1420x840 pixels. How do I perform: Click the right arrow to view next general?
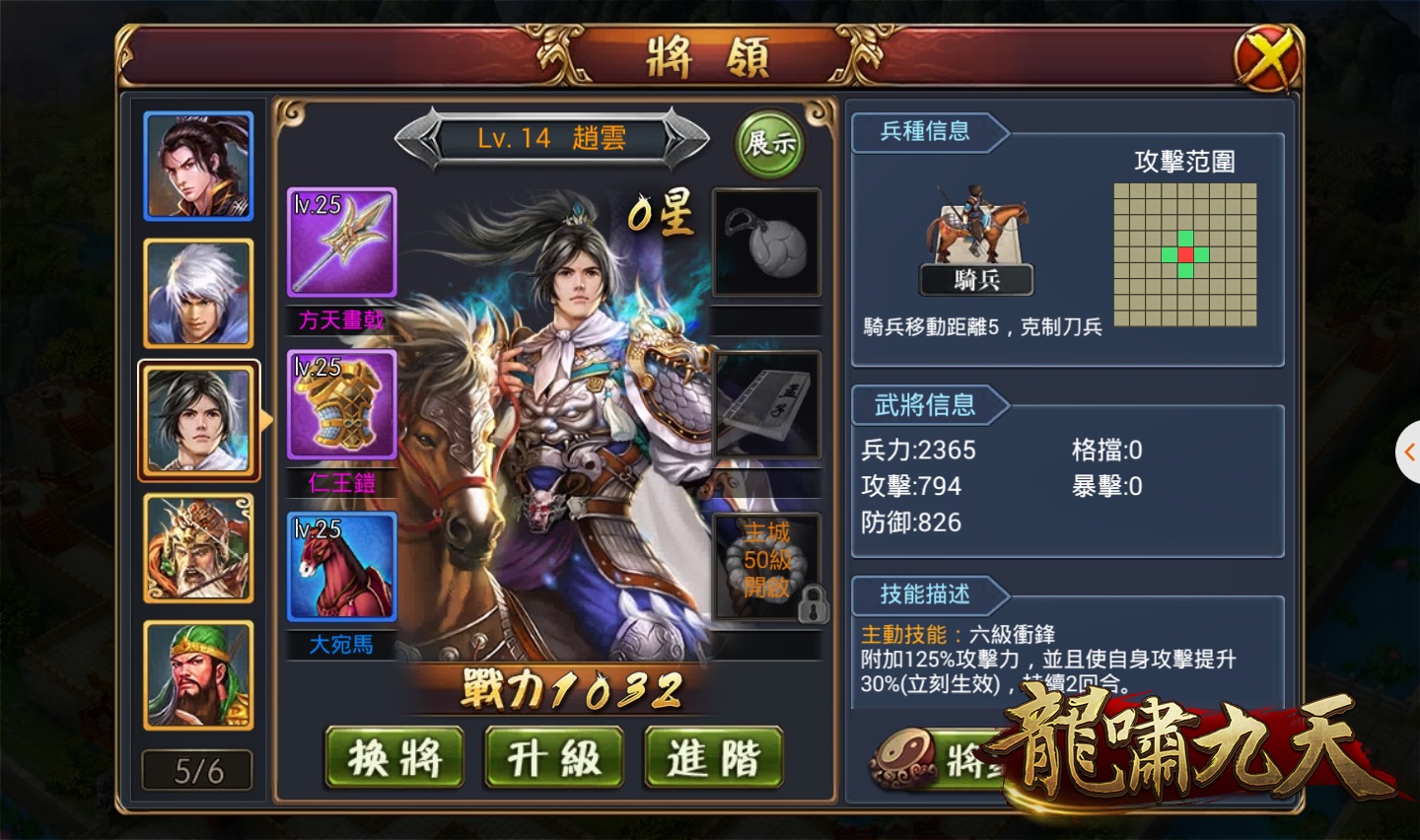point(687,138)
